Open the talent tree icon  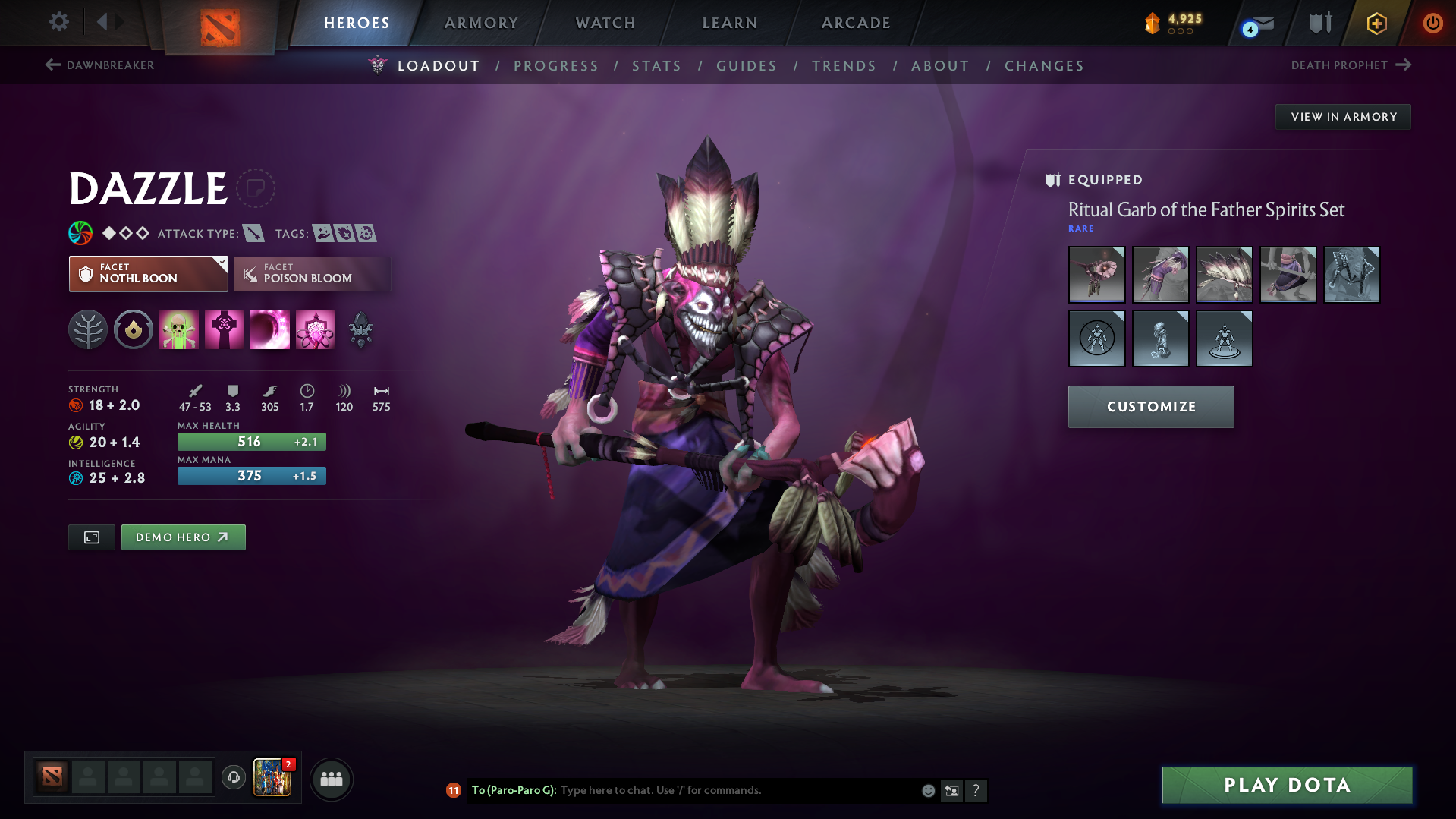(x=88, y=329)
